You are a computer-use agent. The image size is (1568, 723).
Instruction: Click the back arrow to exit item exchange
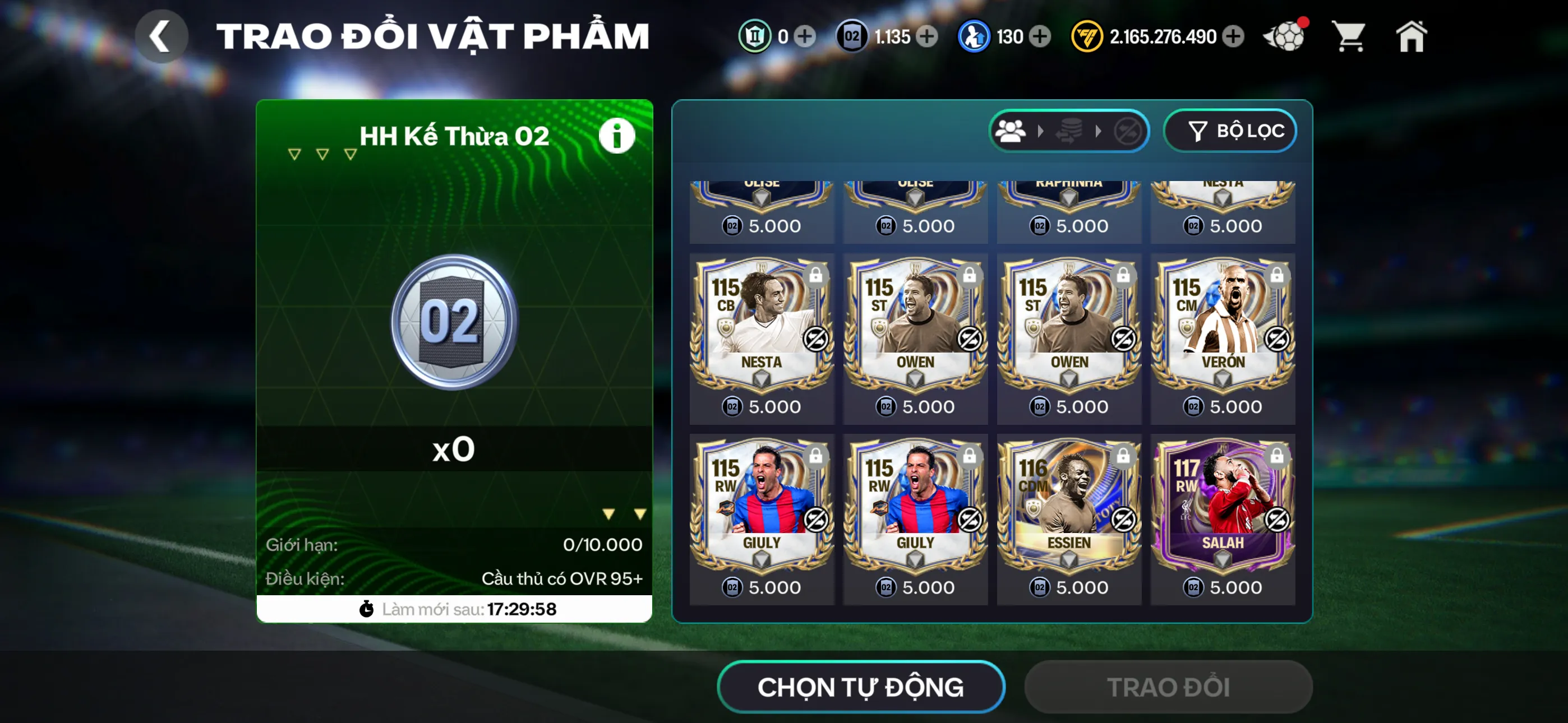[x=162, y=35]
